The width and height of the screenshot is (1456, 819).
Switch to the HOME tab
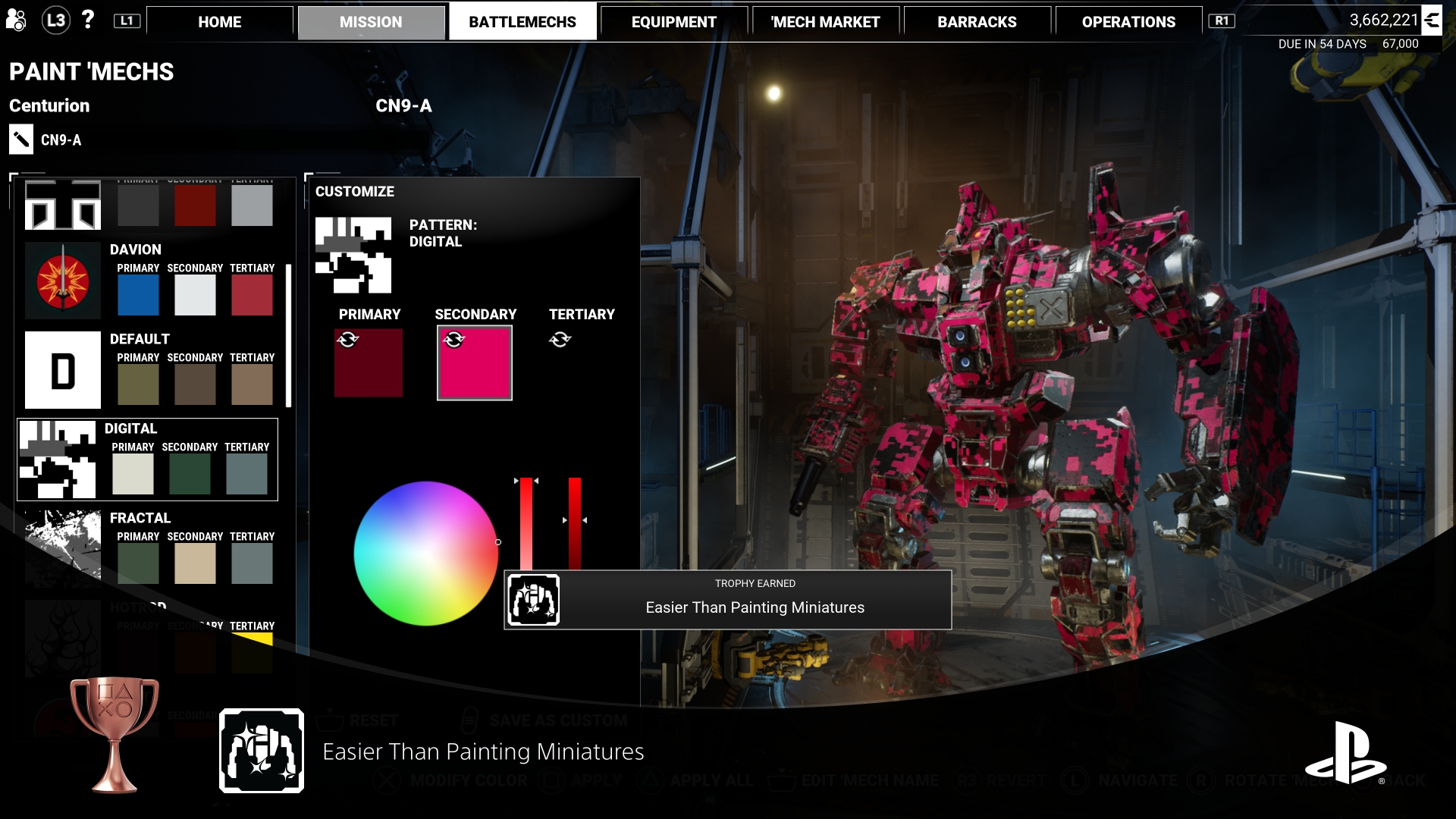pos(219,22)
